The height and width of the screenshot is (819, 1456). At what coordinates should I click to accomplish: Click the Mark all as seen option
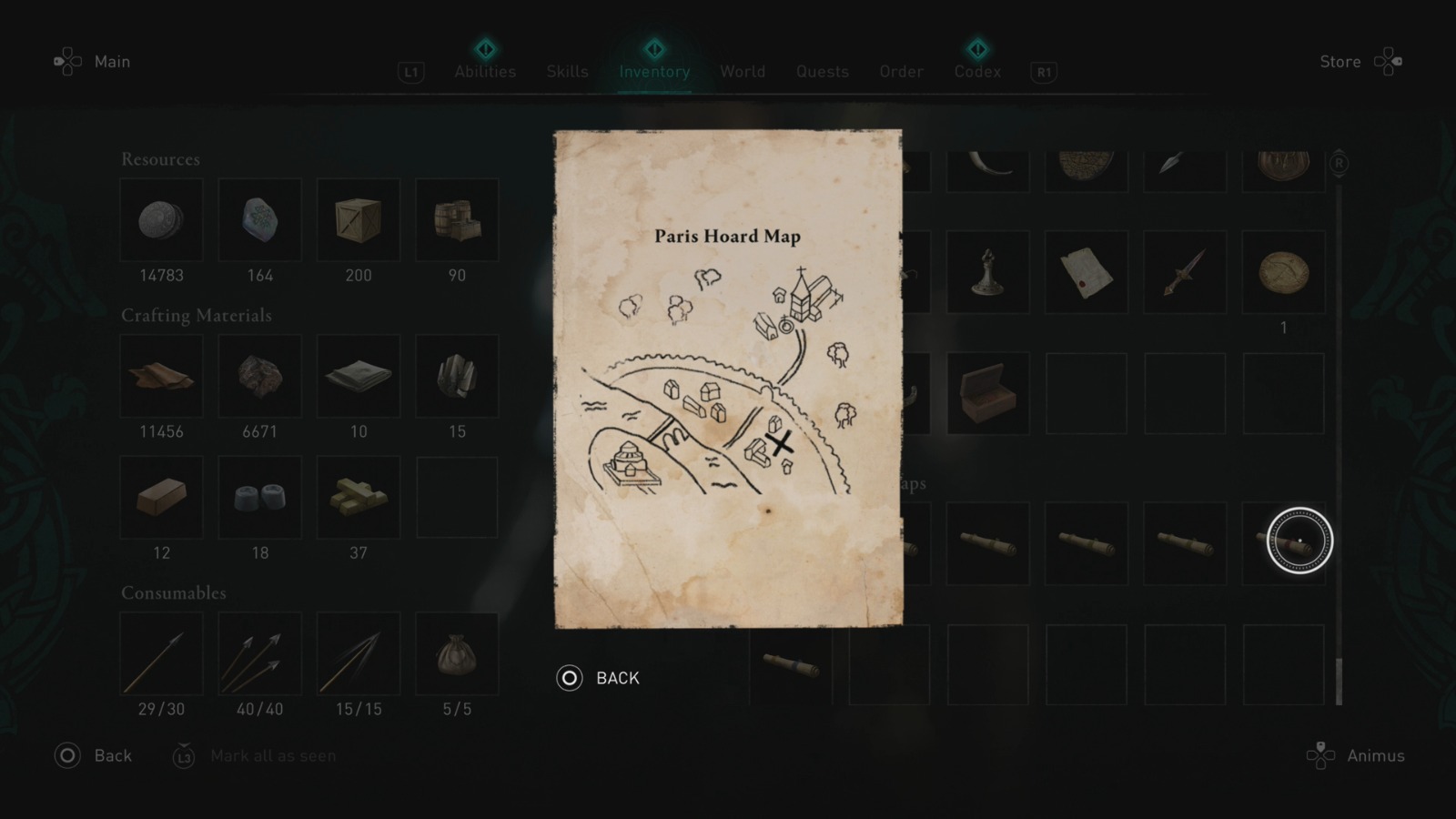point(273,755)
